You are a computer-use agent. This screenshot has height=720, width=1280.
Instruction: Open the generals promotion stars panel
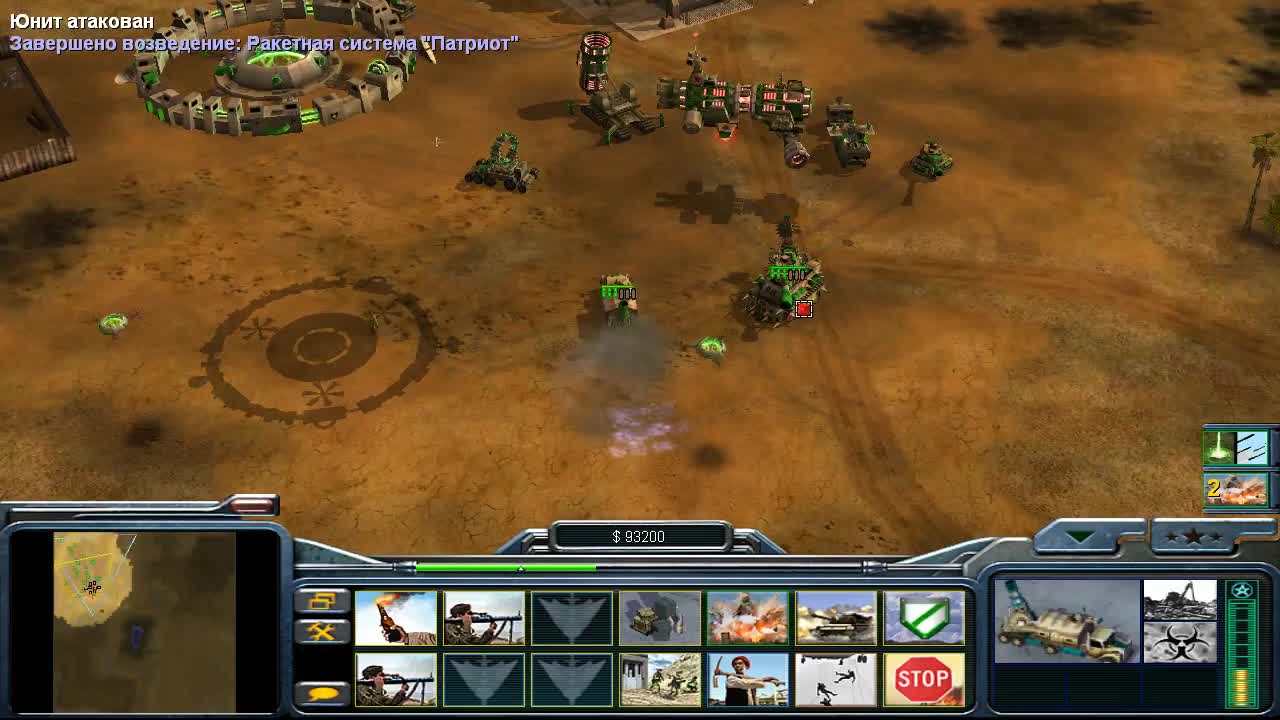[x=1197, y=538]
